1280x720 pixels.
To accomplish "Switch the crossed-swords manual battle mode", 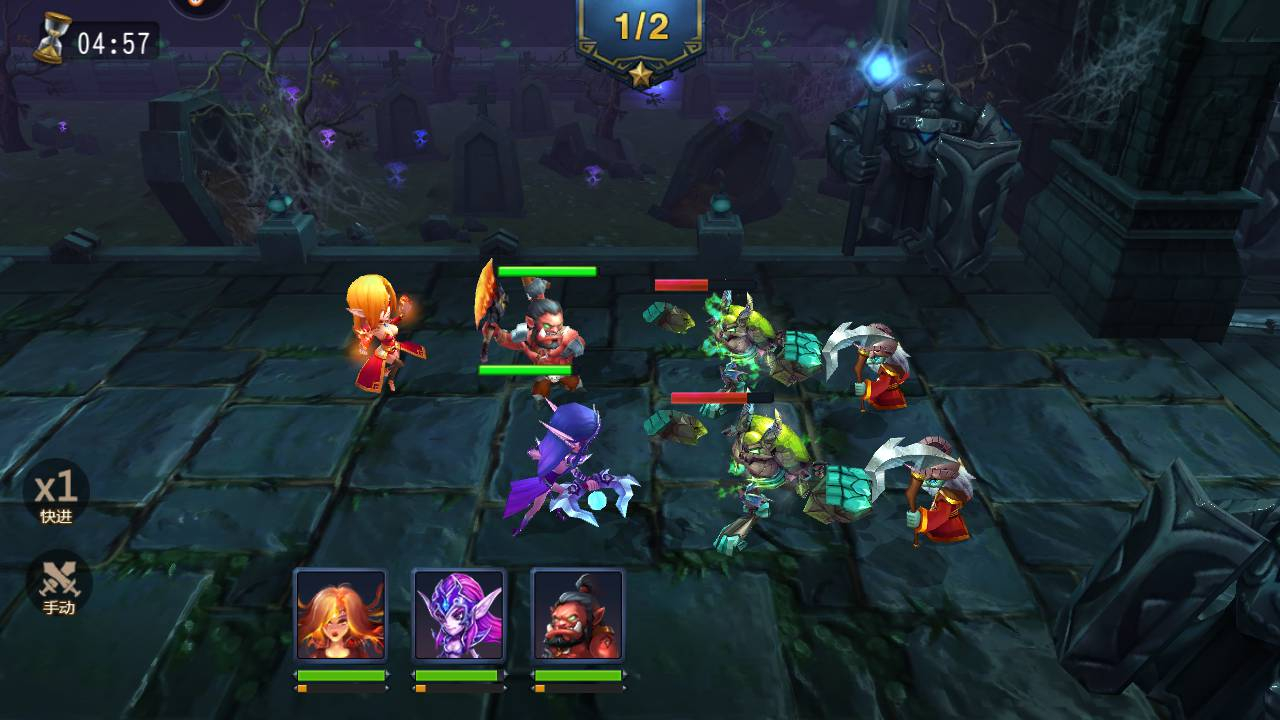I will pyautogui.click(x=58, y=584).
